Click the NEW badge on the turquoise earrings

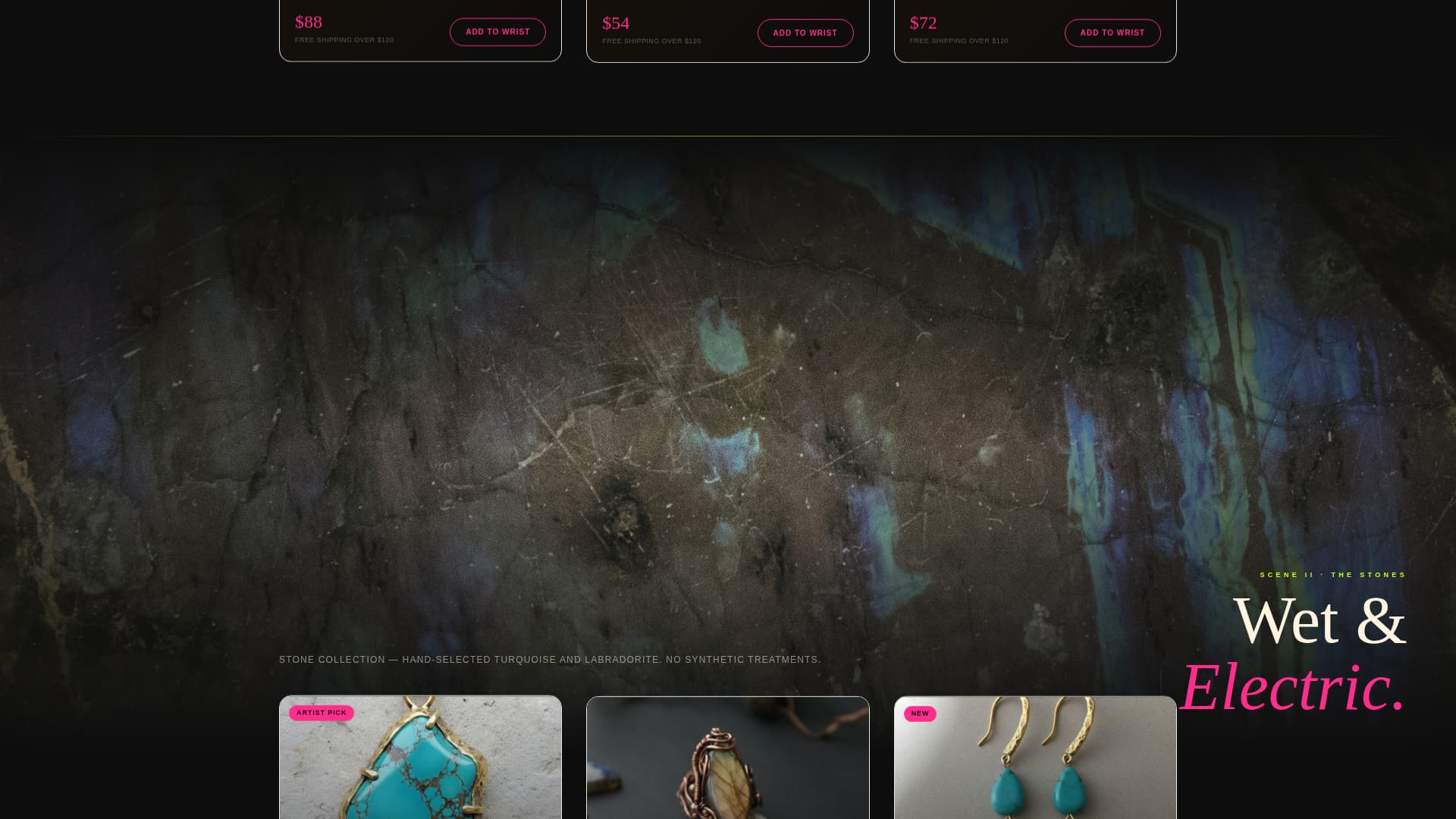tap(921, 714)
